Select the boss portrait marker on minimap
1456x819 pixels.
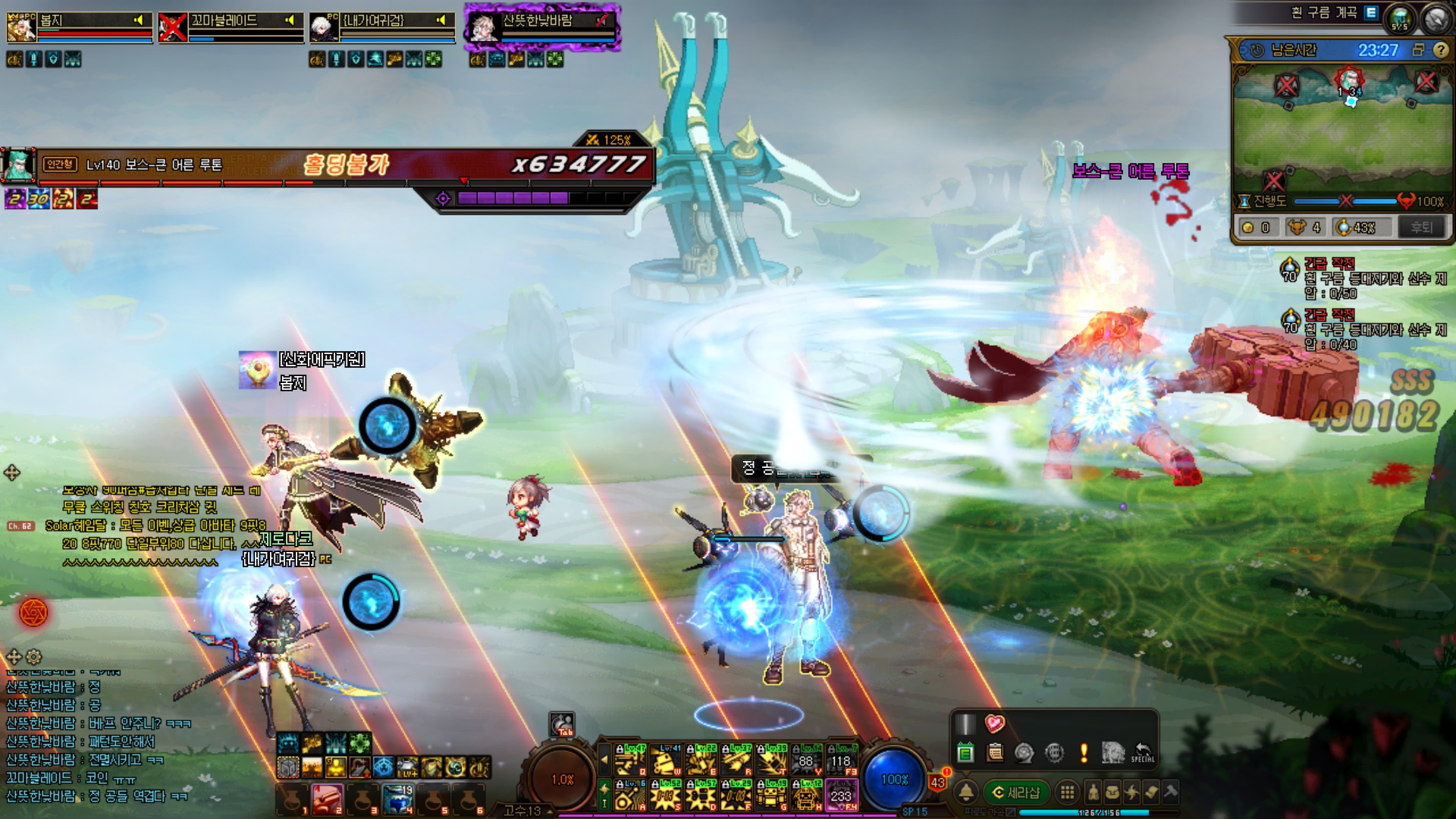pyautogui.click(x=1349, y=80)
